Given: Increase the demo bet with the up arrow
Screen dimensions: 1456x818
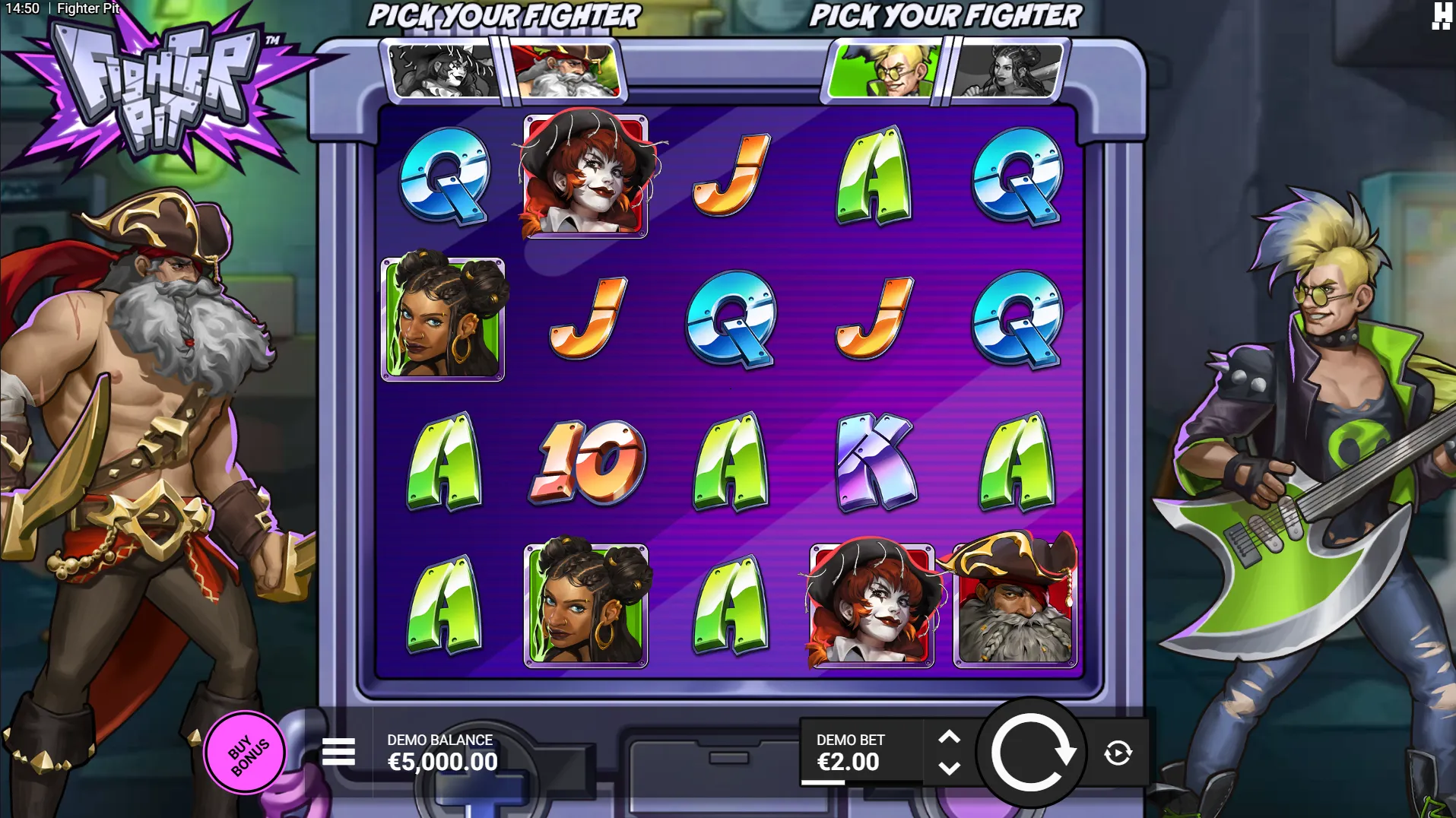Looking at the screenshot, I should [x=949, y=737].
